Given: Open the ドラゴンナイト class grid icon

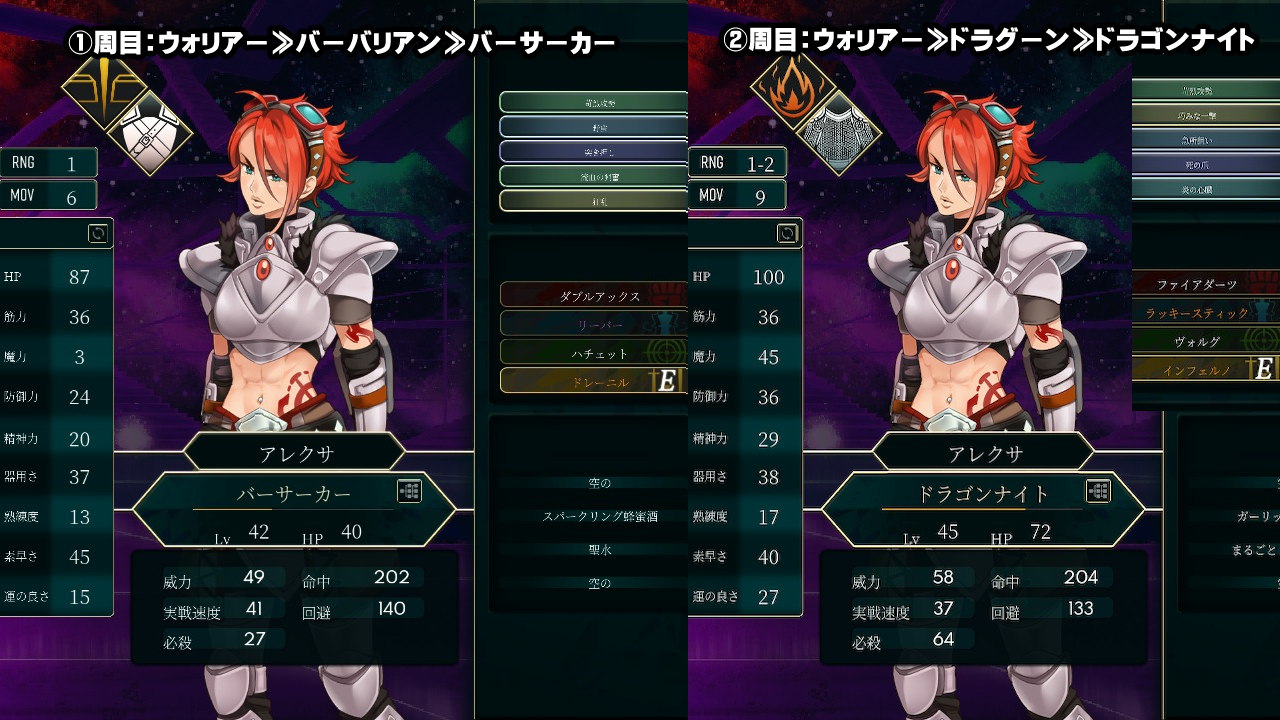Looking at the screenshot, I should click(1098, 491).
